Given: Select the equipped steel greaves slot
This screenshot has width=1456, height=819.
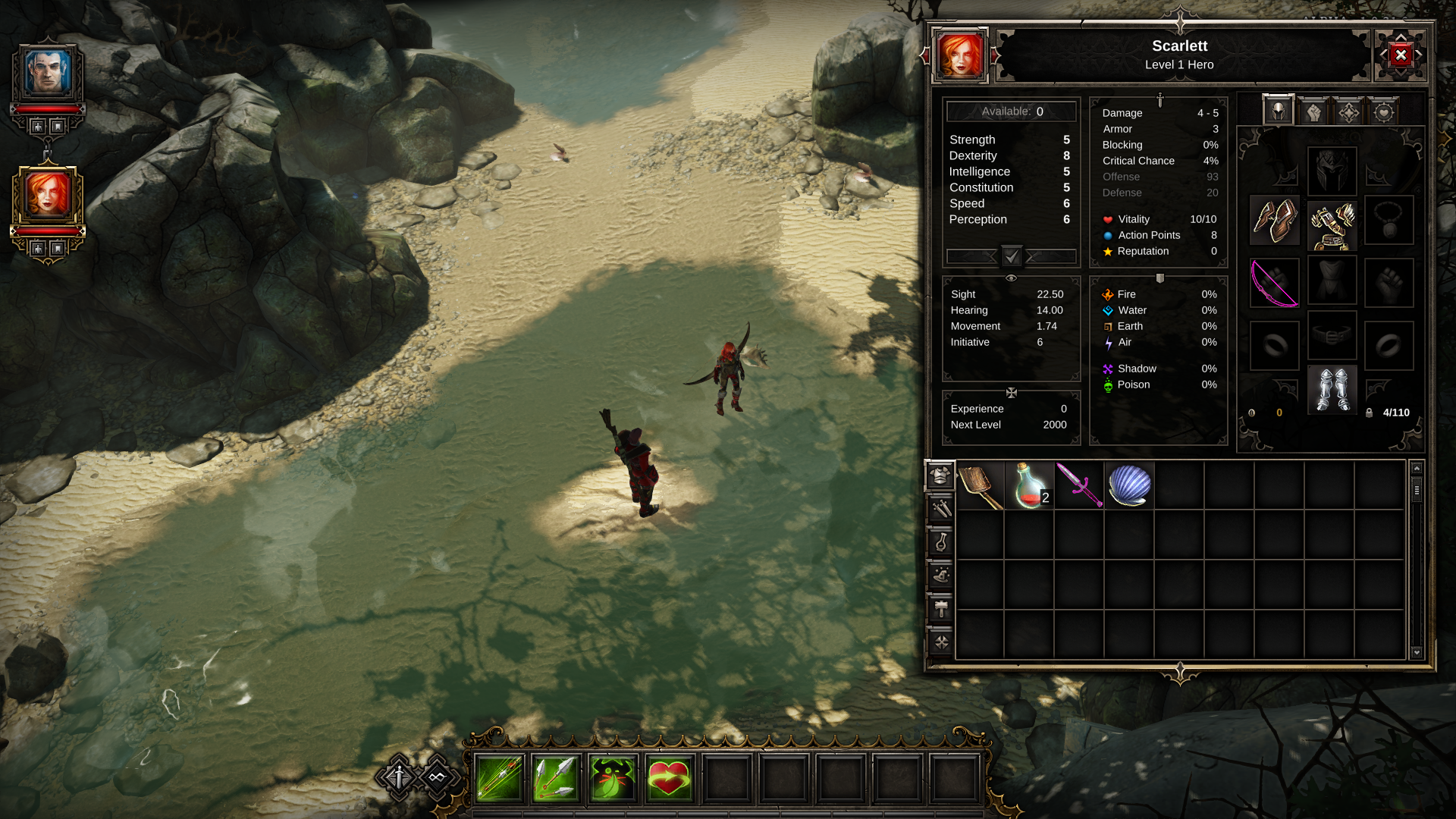Looking at the screenshot, I should pos(1332,390).
